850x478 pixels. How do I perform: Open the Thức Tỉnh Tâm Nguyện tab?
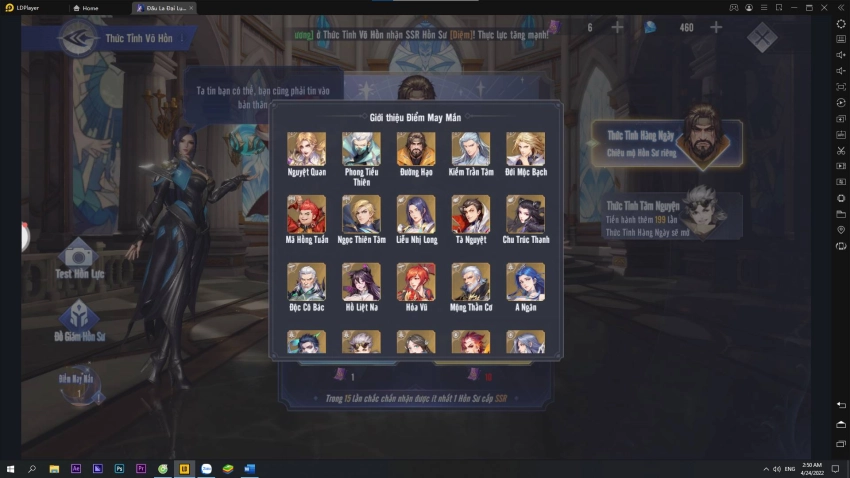[x=665, y=215]
